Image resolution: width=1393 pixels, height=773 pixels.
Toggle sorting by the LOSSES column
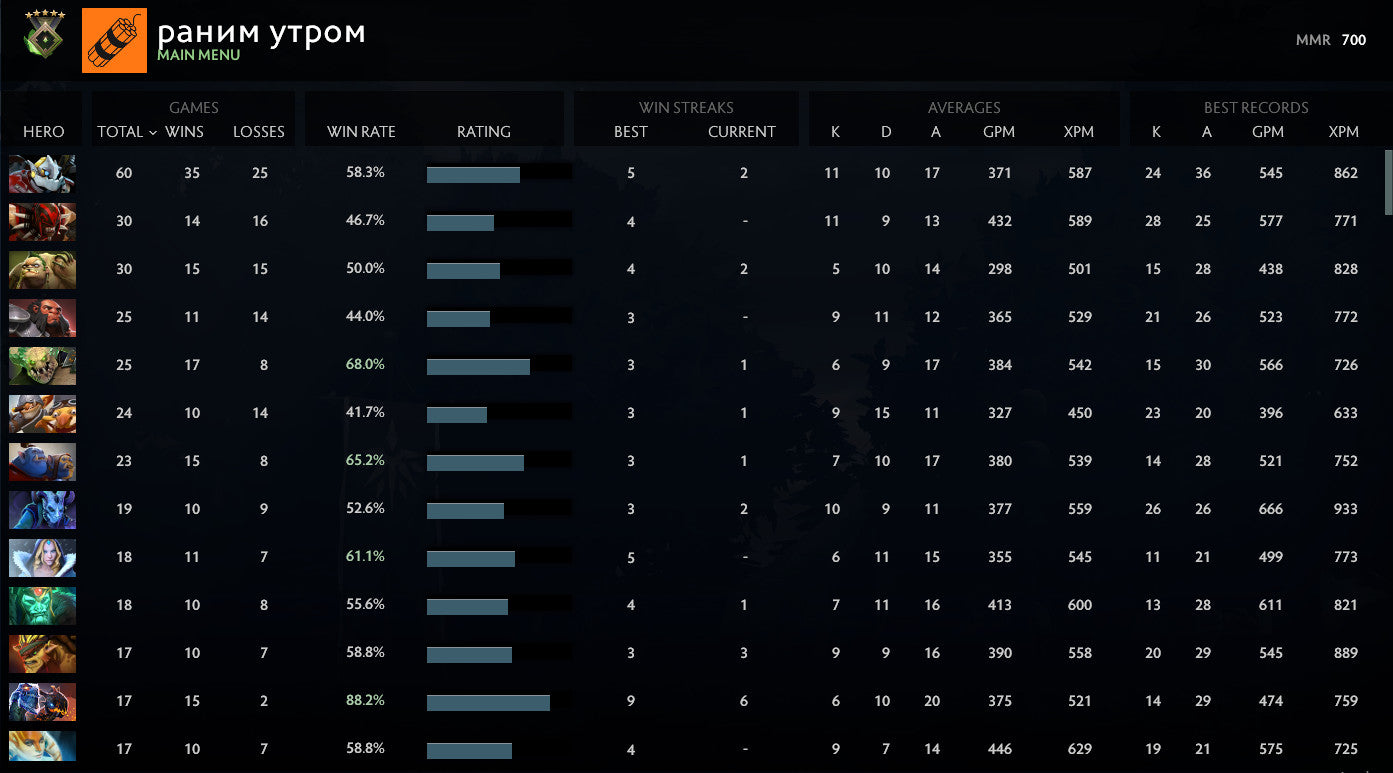point(259,131)
